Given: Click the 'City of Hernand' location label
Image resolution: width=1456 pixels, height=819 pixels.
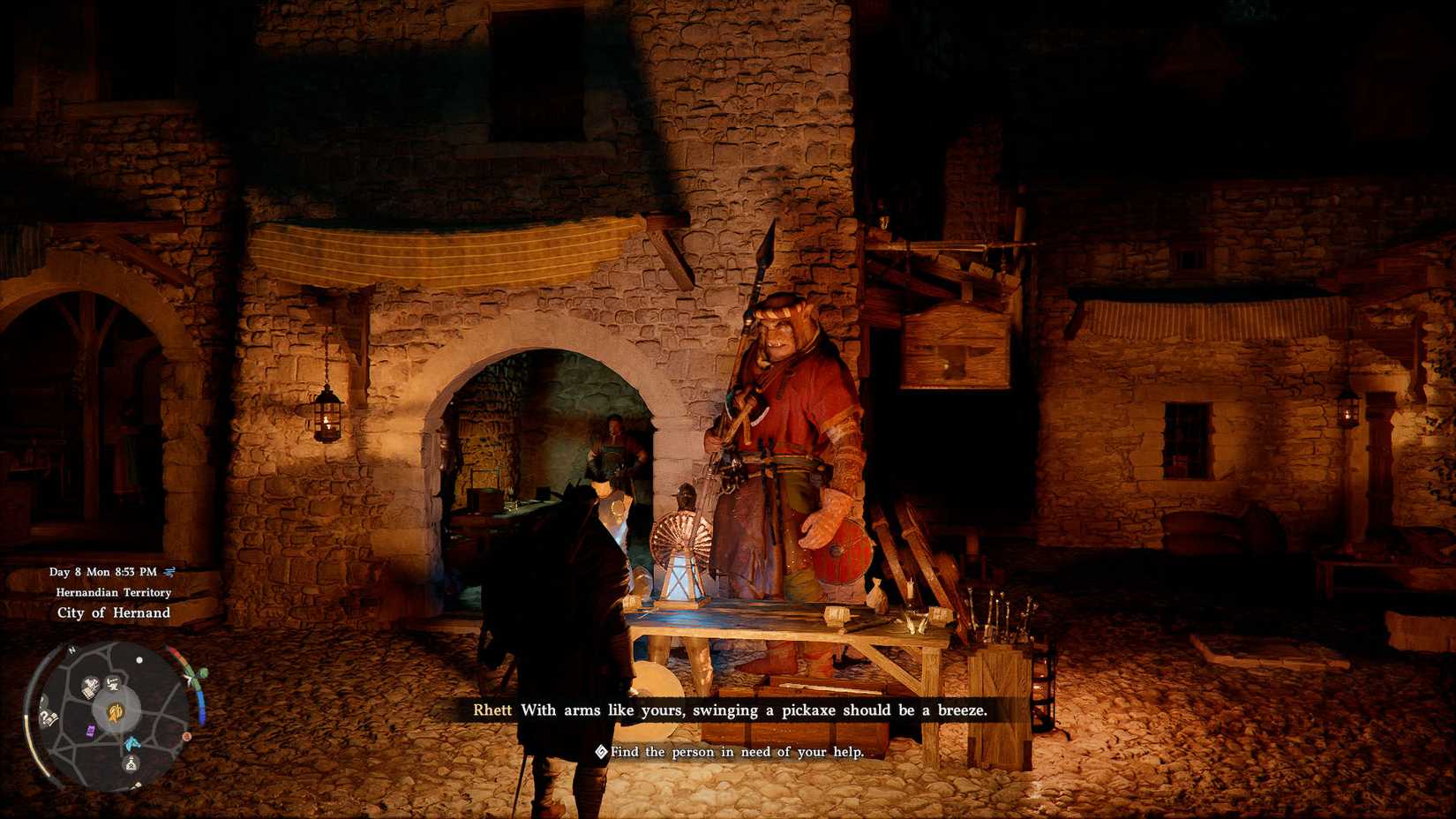Looking at the screenshot, I should tap(112, 612).
